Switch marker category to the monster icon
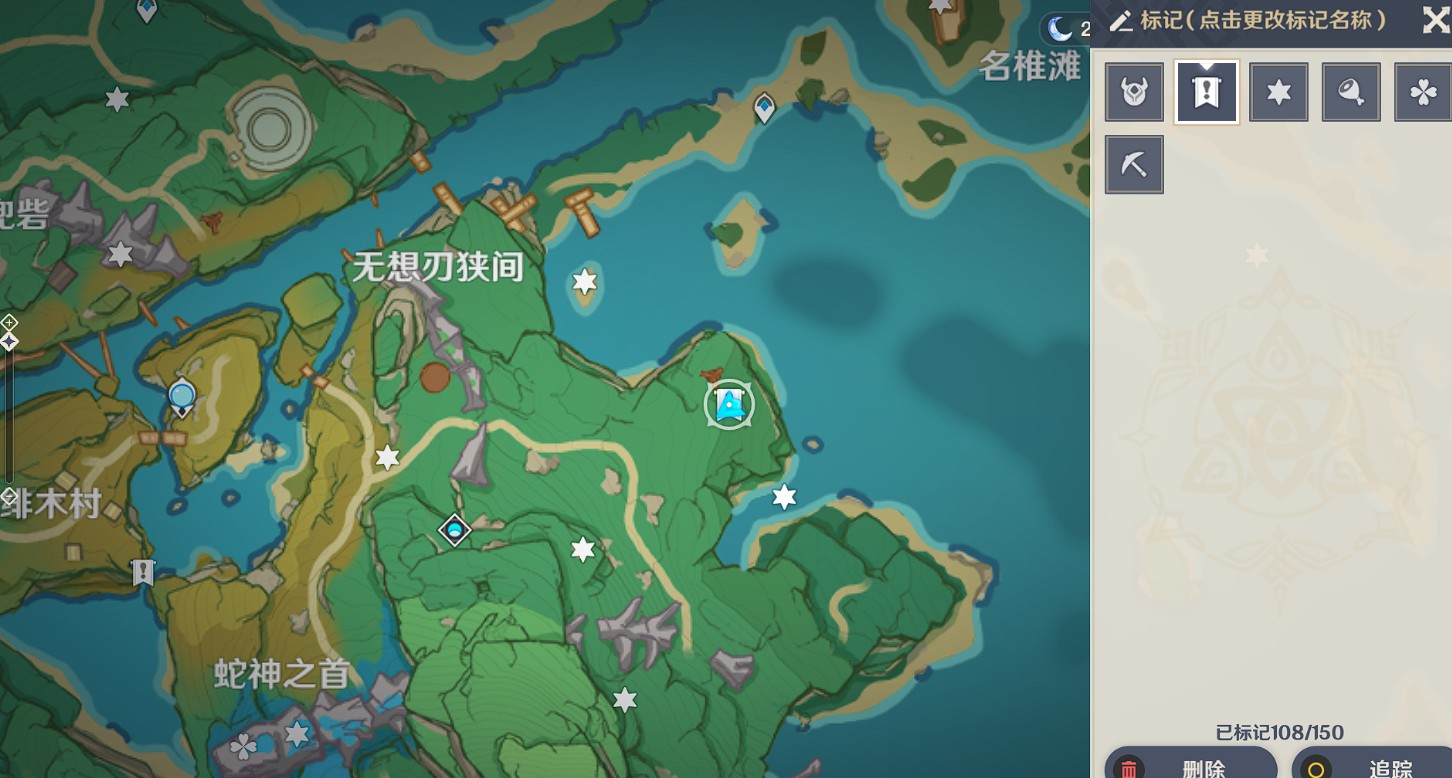1452x778 pixels. (1134, 91)
